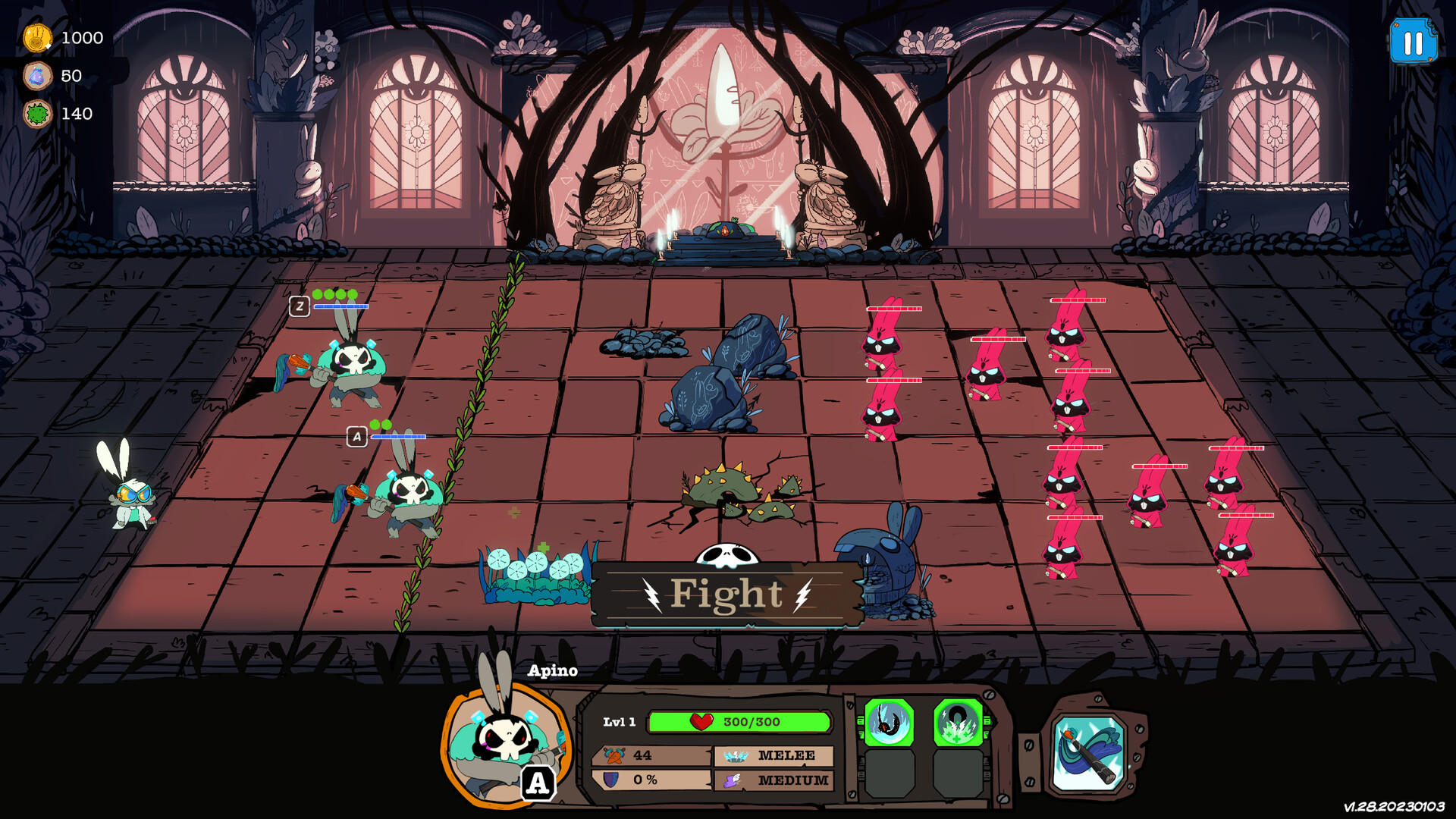
Task: Click the carrot attack stat icon
Action: (614, 754)
